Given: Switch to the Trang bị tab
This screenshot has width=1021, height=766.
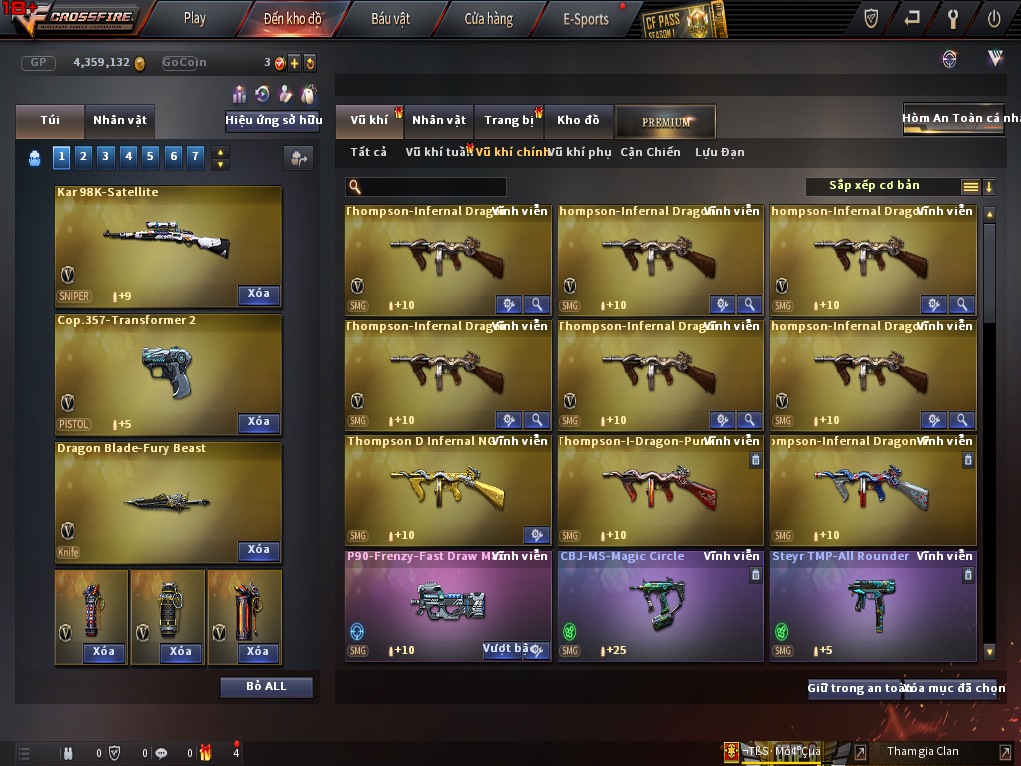Looking at the screenshot, I should (x=509, y=121).
